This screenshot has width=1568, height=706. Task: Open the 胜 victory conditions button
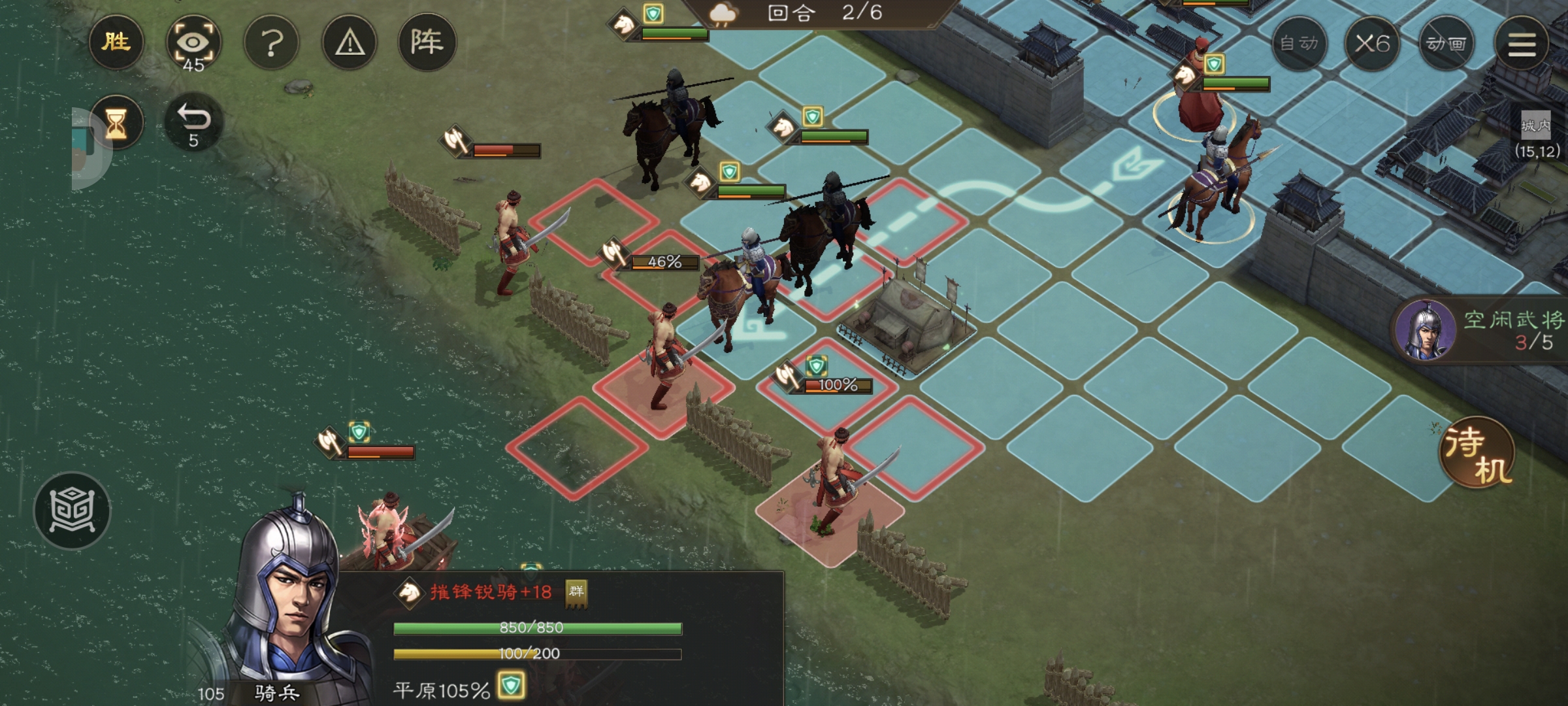click(x=116, y=43)
